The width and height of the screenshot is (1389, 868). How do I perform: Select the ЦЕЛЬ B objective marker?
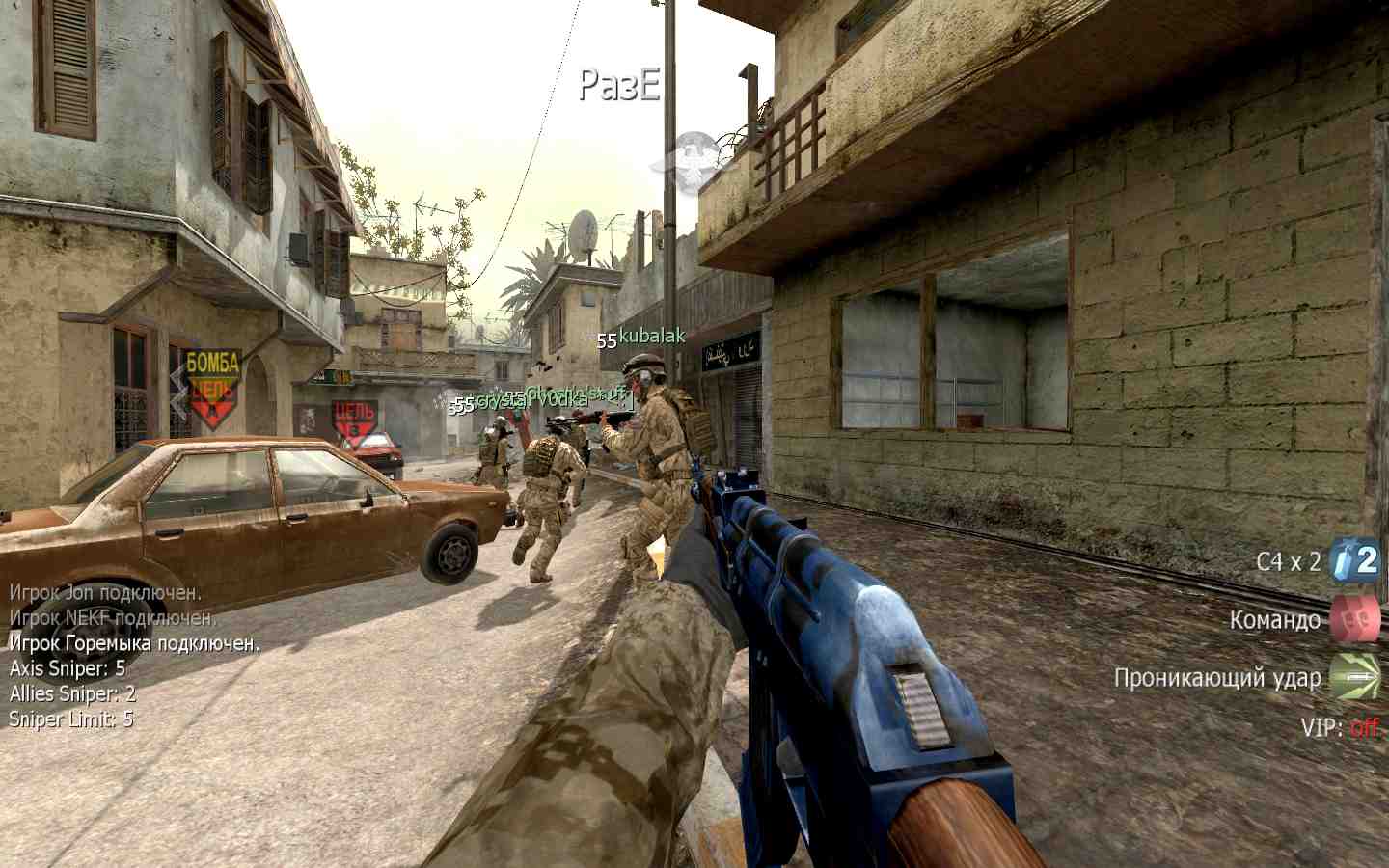coord(353,422)
